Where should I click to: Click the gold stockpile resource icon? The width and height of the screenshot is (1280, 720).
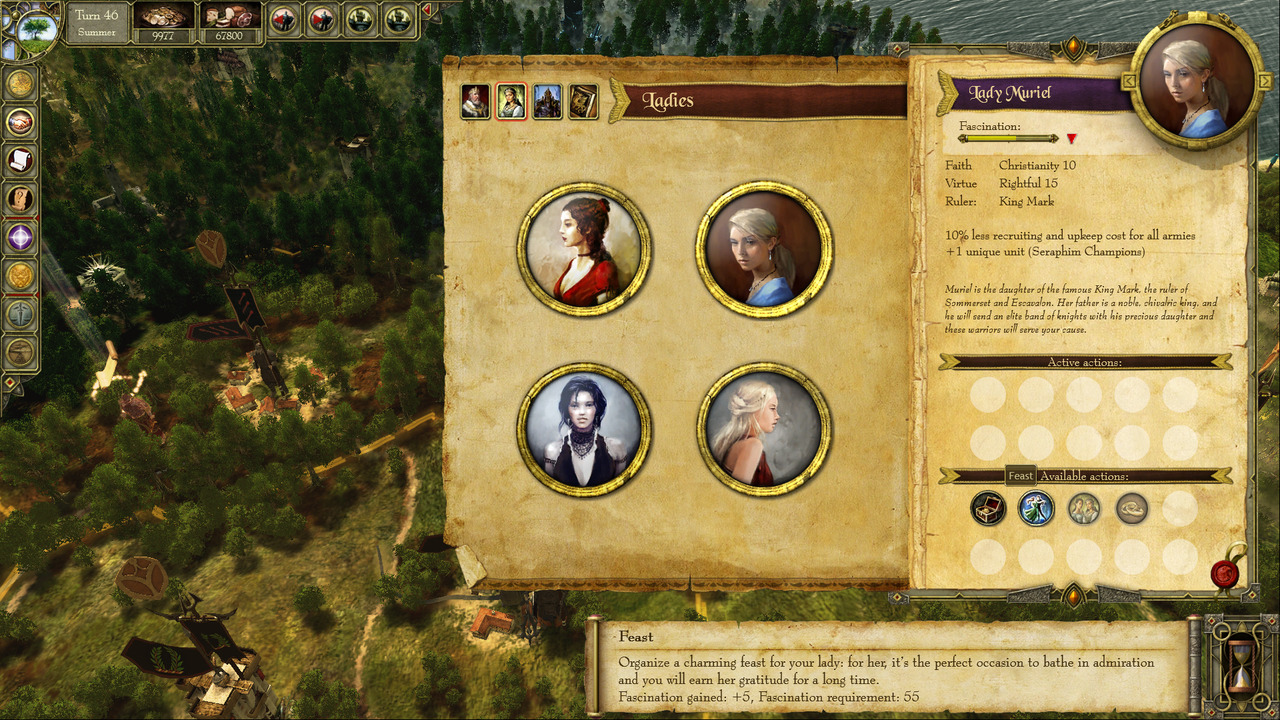164,17
